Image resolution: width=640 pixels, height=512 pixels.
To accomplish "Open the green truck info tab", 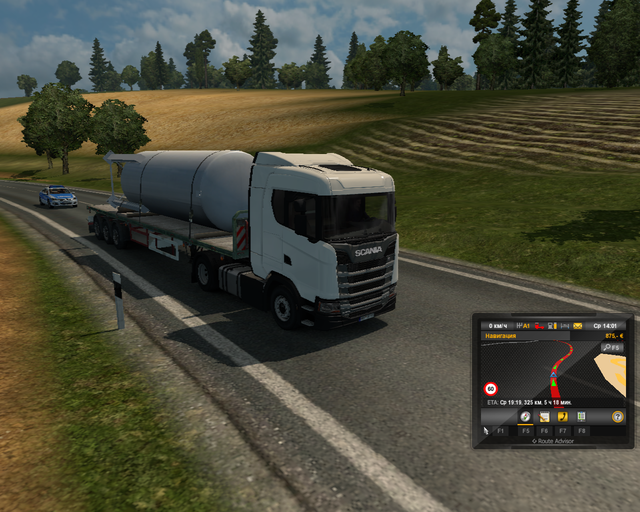I will (581, 415).
